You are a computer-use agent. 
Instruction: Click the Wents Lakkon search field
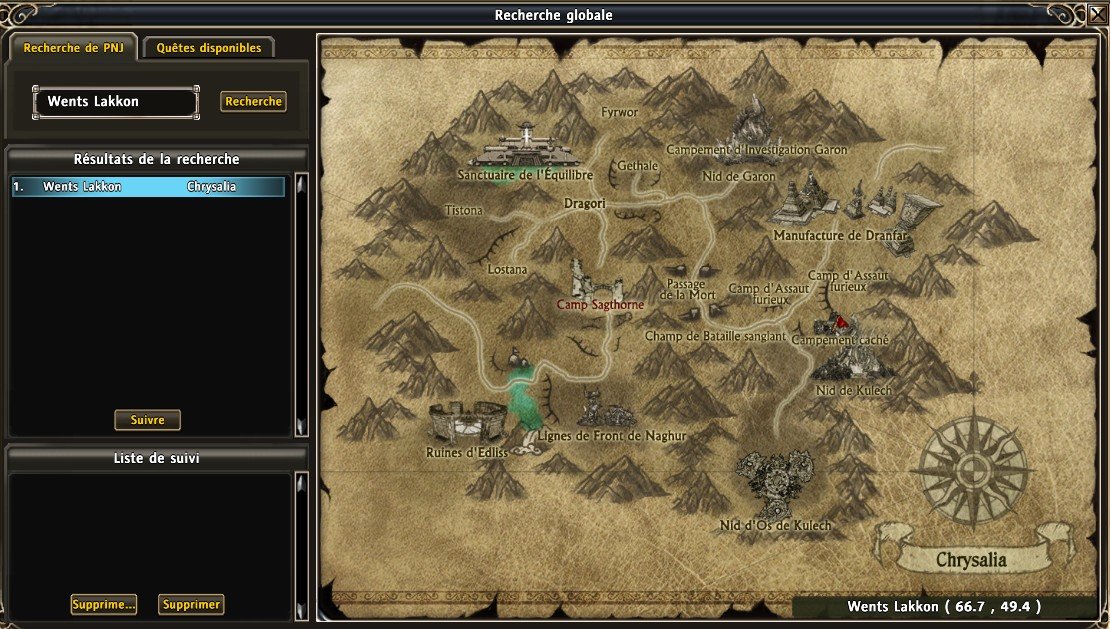click(115, 102)
